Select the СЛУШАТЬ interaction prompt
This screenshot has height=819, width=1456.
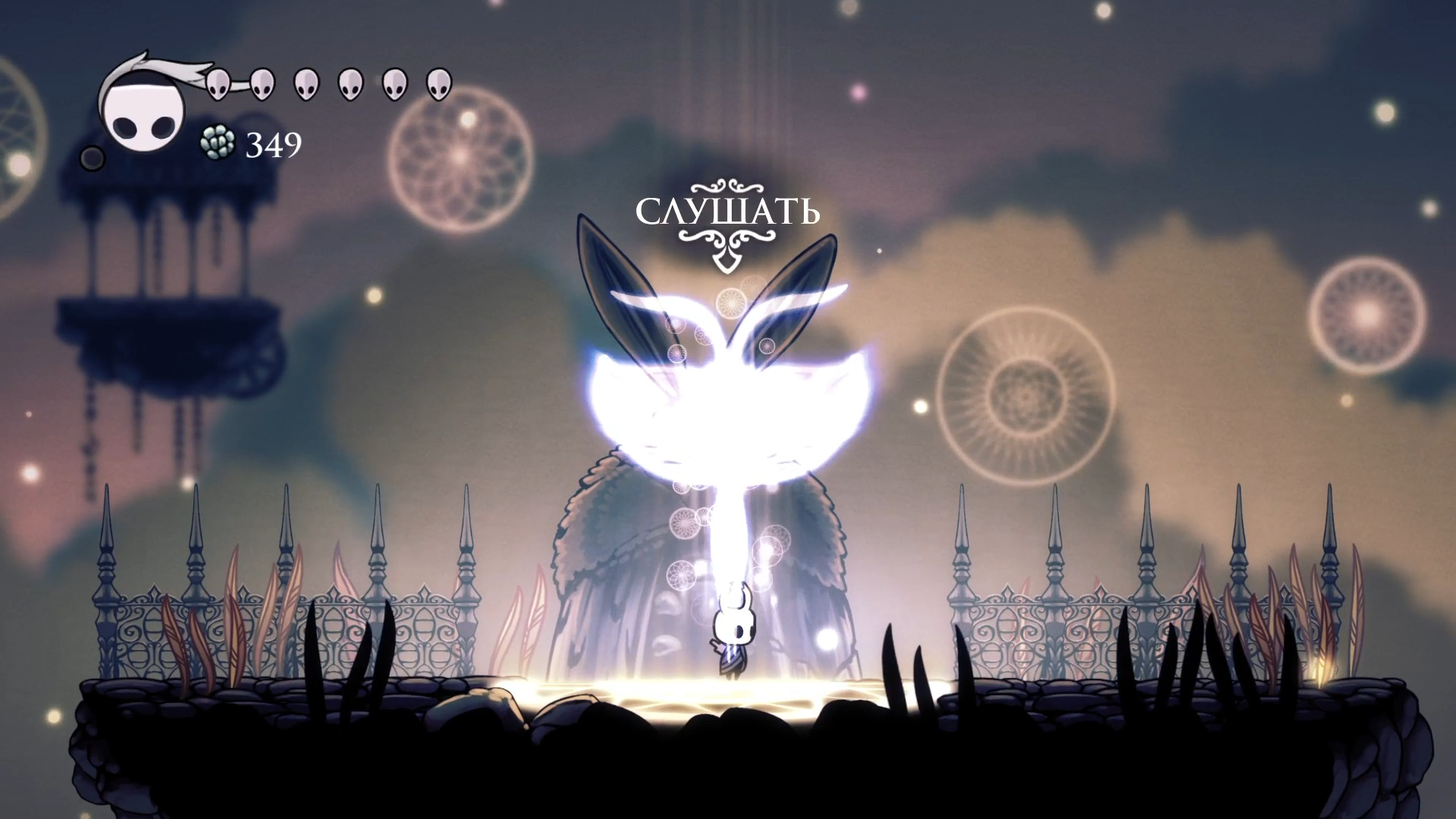(727, 213)
